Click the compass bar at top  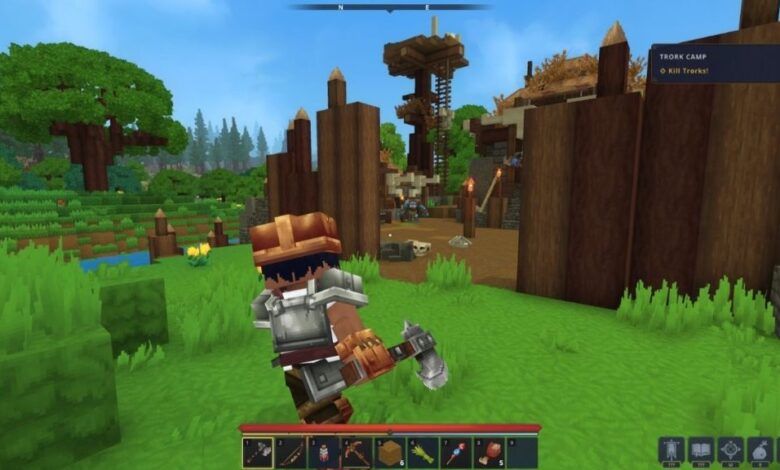coord(390,7)
